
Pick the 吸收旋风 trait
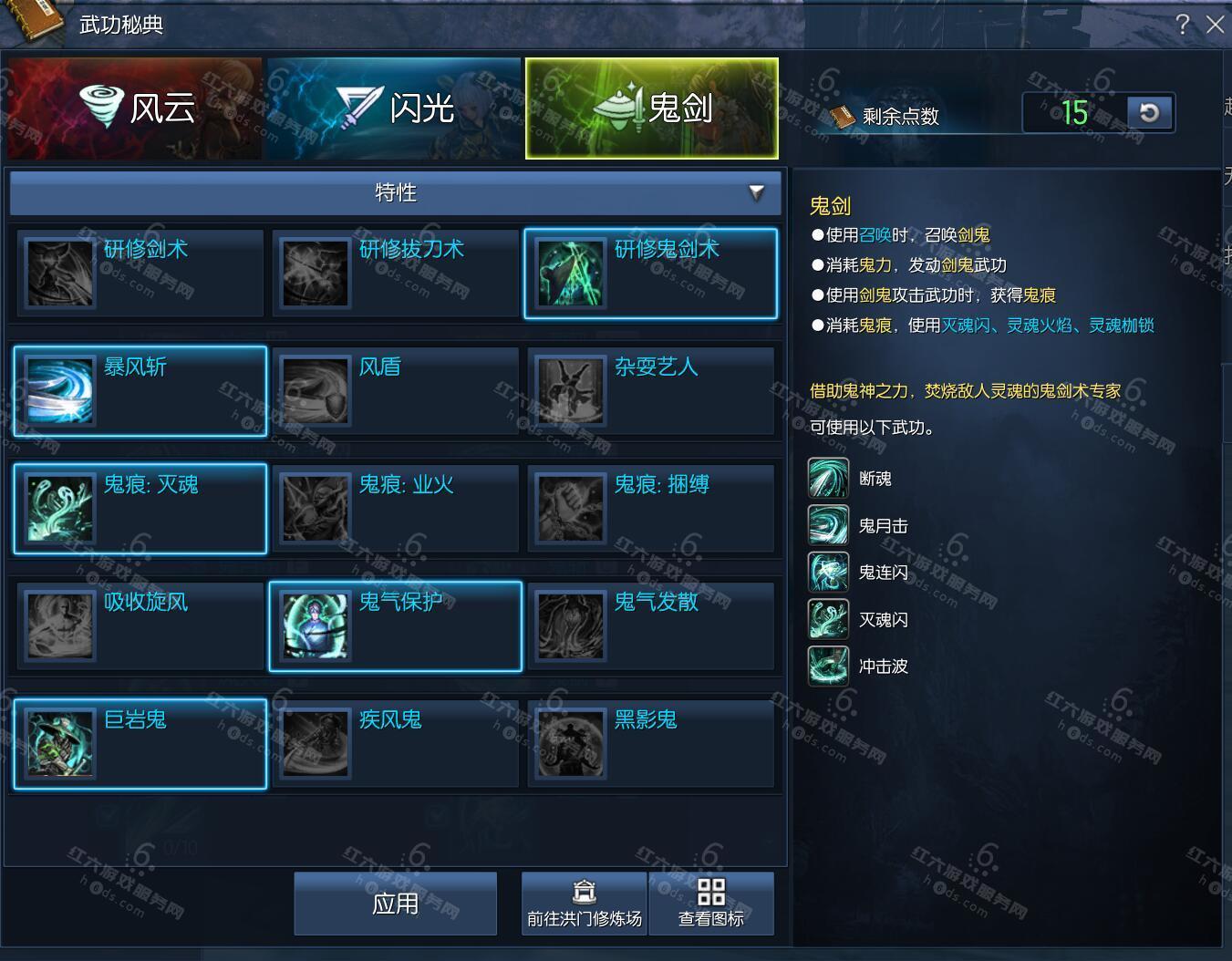(x=140, y=626)
